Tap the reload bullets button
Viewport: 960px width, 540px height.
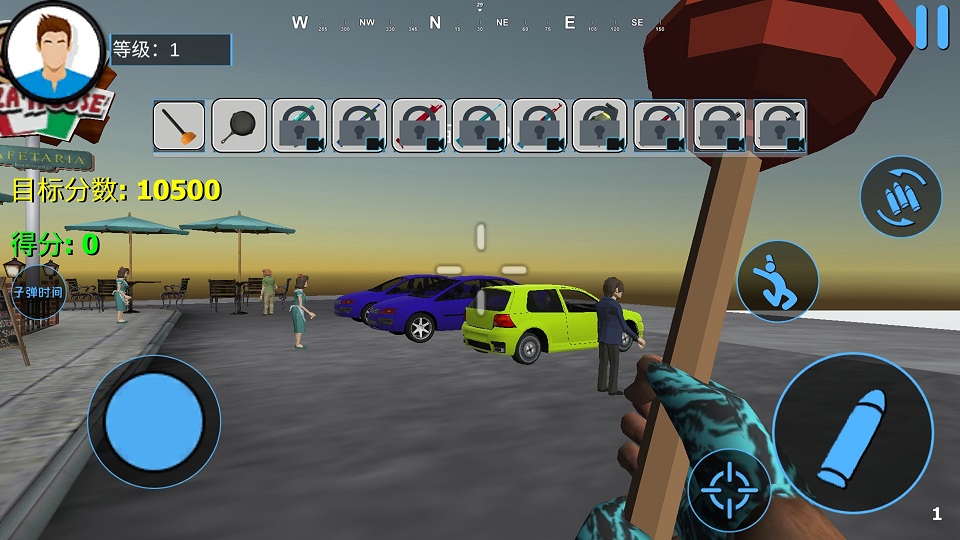click(x=900, y=196)
